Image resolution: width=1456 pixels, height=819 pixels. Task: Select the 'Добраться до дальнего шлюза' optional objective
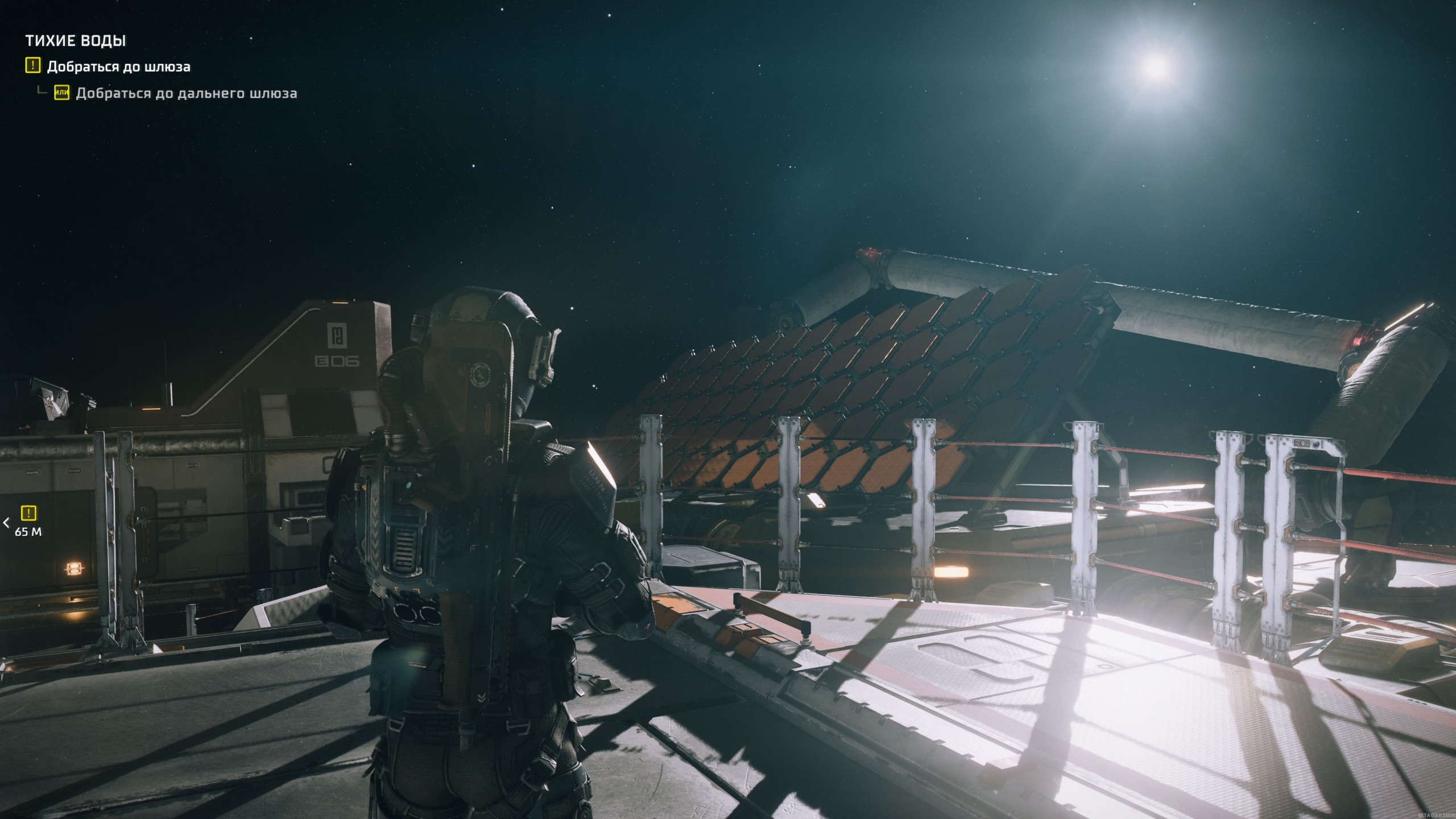click(186, 93)
